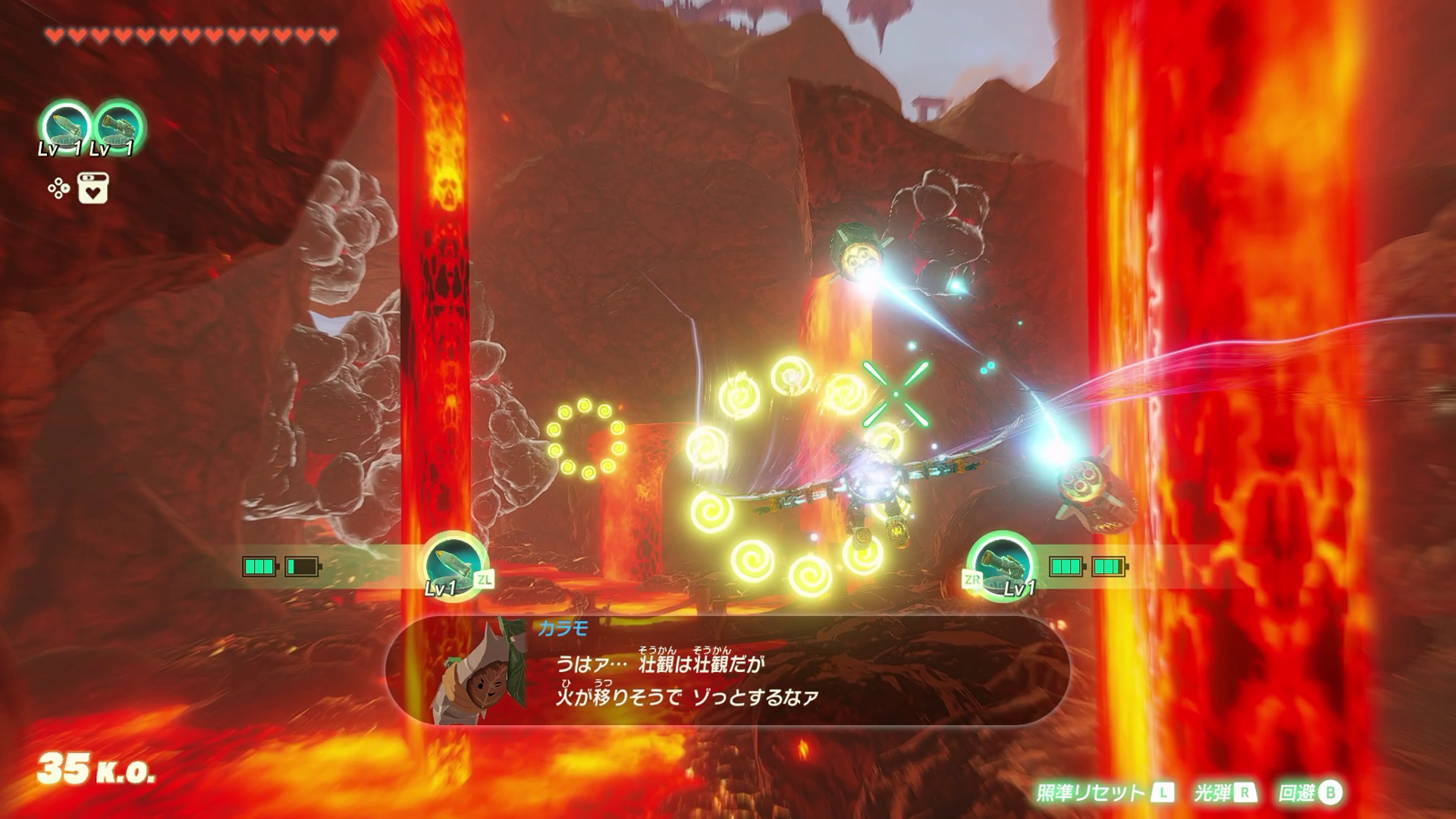This screenshot has height=819, width=1456.
Task: Use the heart container item icon
Action: click(x=93, y=188)
